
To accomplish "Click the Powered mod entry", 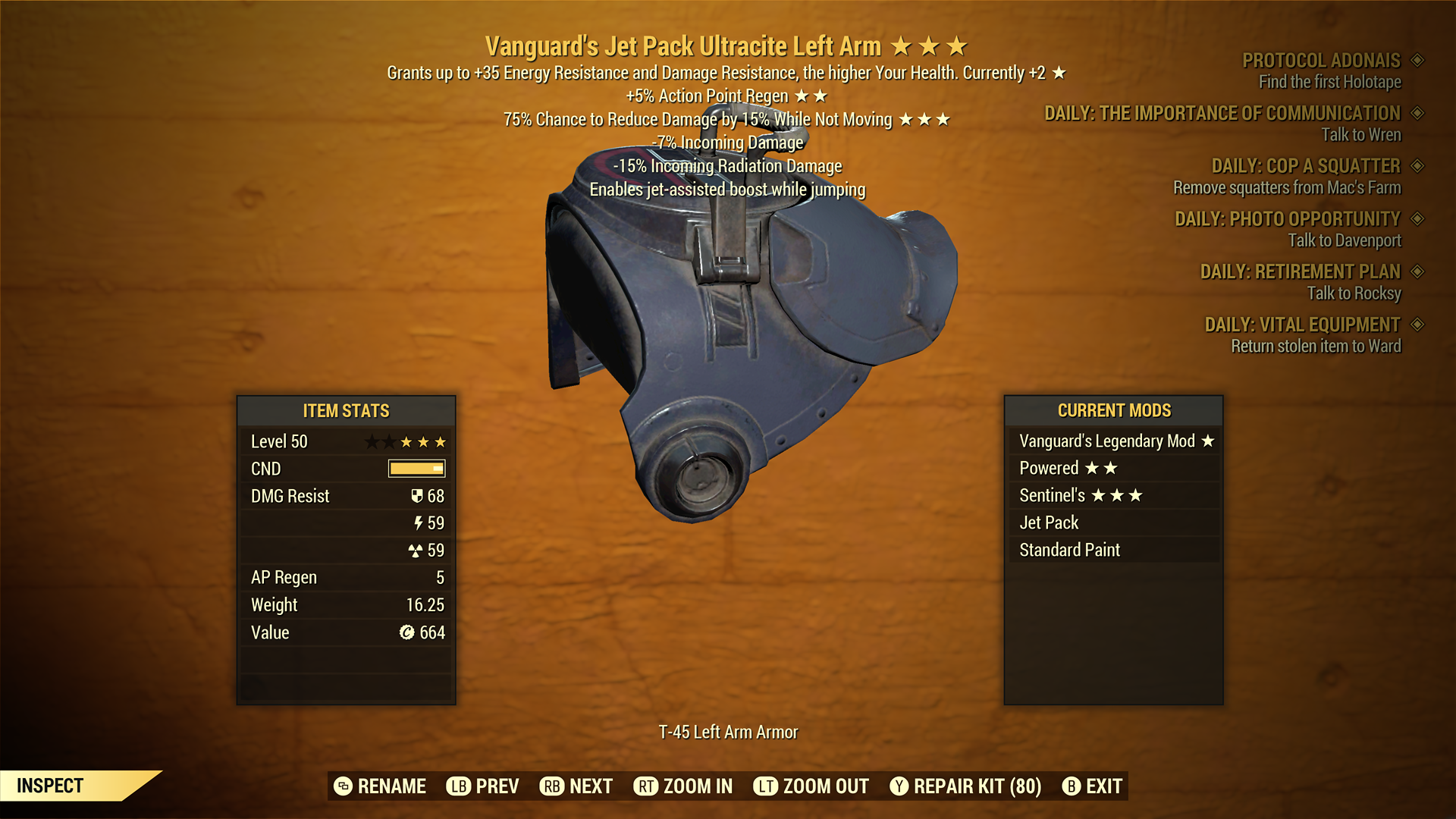I will [1113, 469].
